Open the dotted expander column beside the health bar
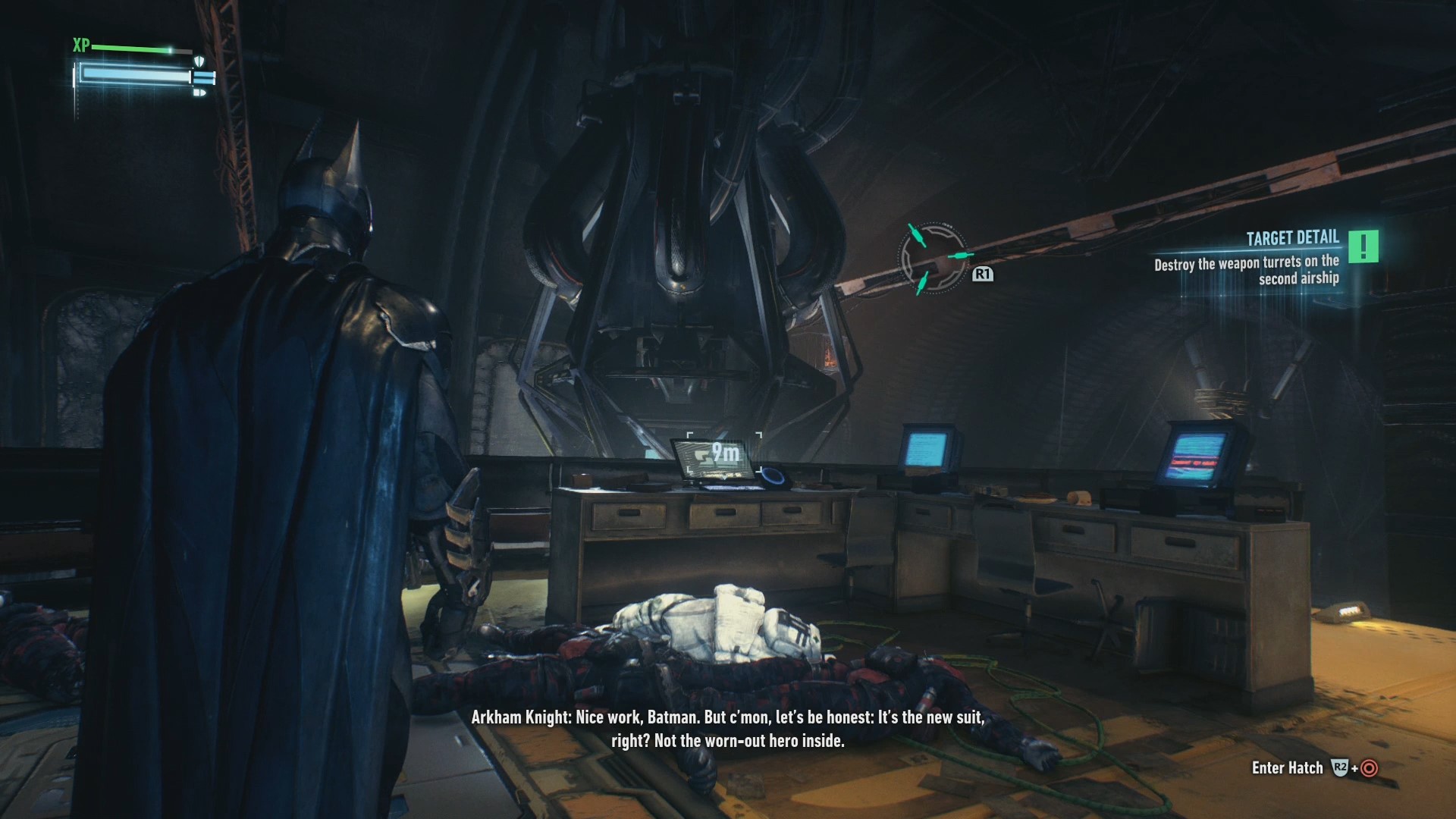 tap(76, 99)
